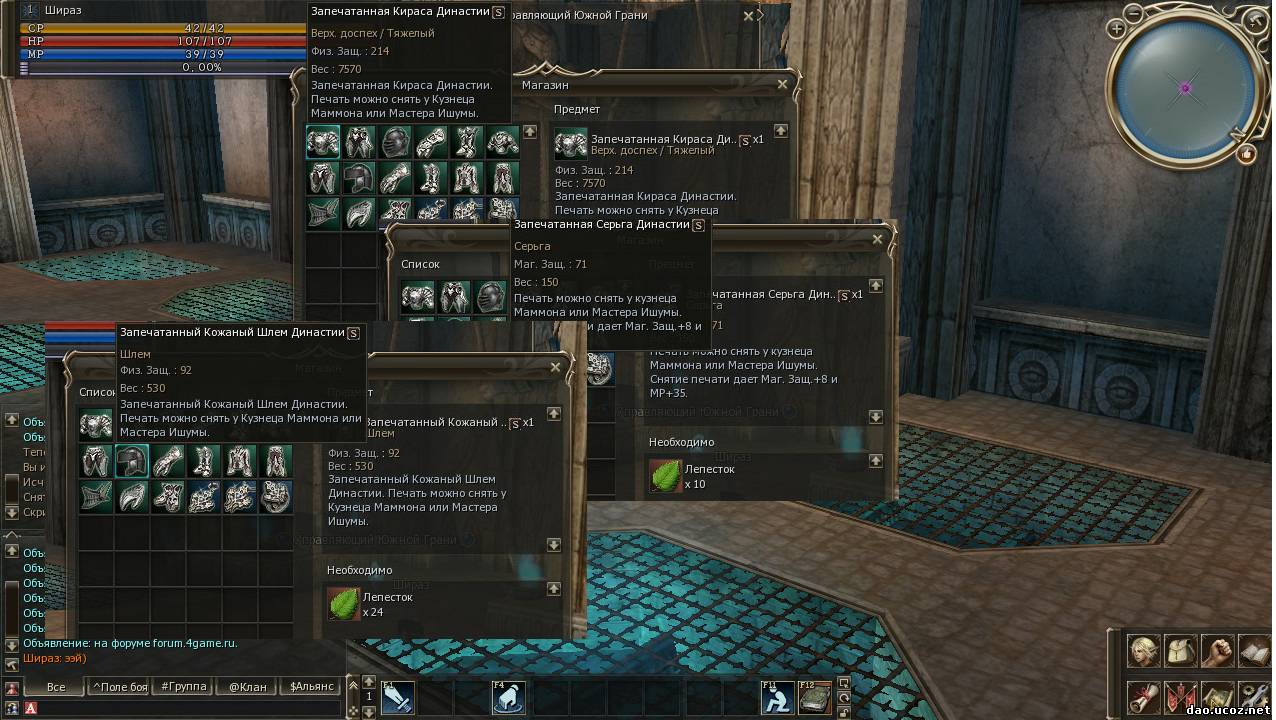The width and height of the screenshot is (1276, 720).
Task: Click the round radar minimap
Action: tap(1185, 88)
